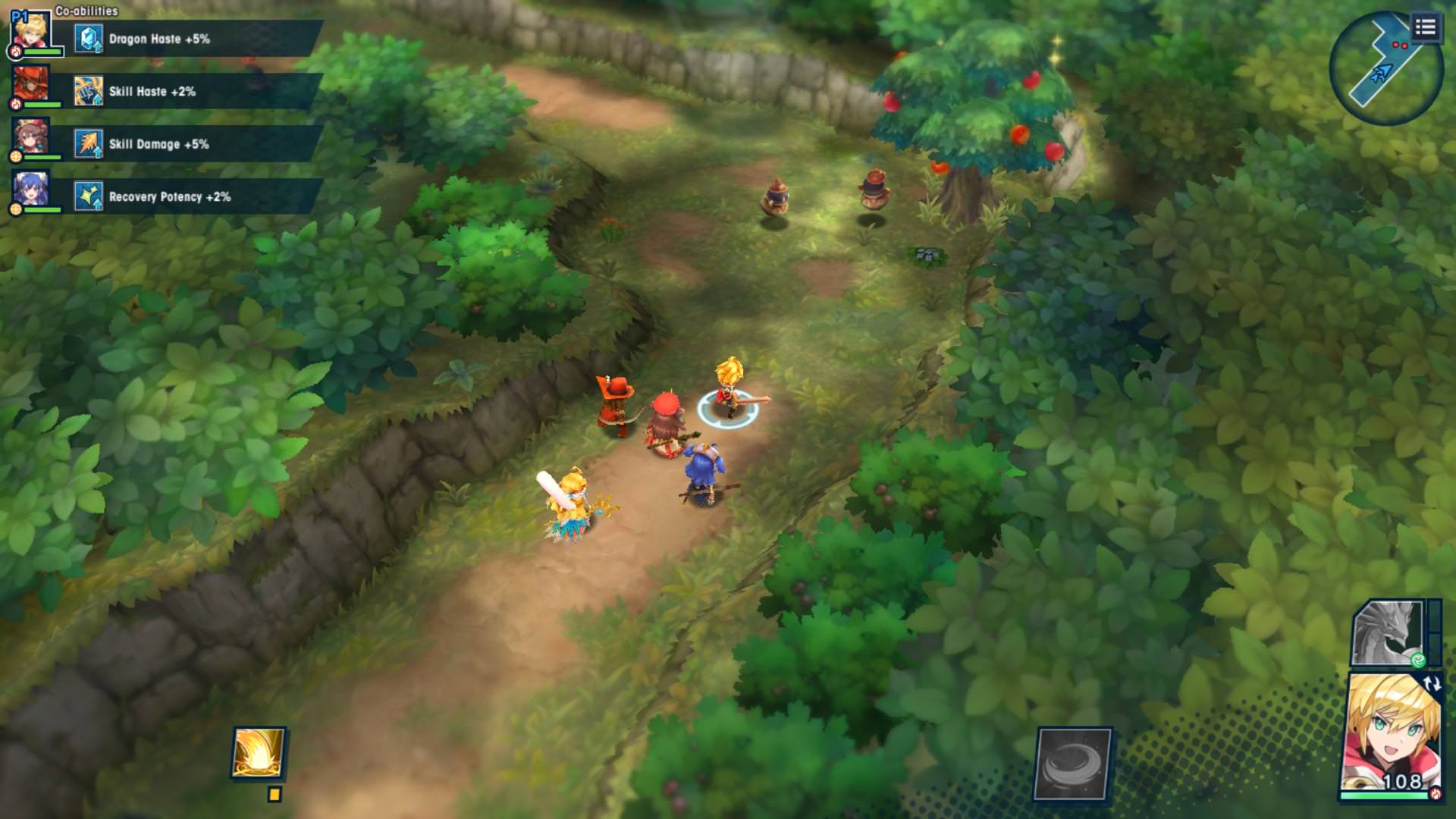Tap the dragon shapeshift icon
The width and height of the screenshot is (1456, 819).
(1388, 633)
